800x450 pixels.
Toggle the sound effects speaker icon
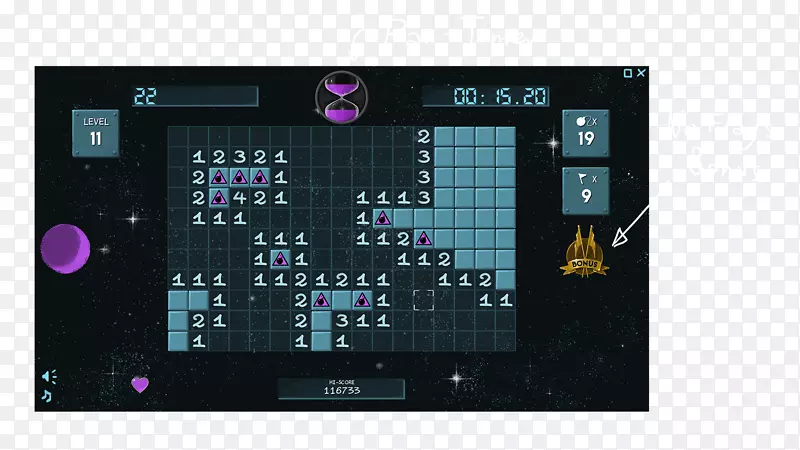(48, 376)
